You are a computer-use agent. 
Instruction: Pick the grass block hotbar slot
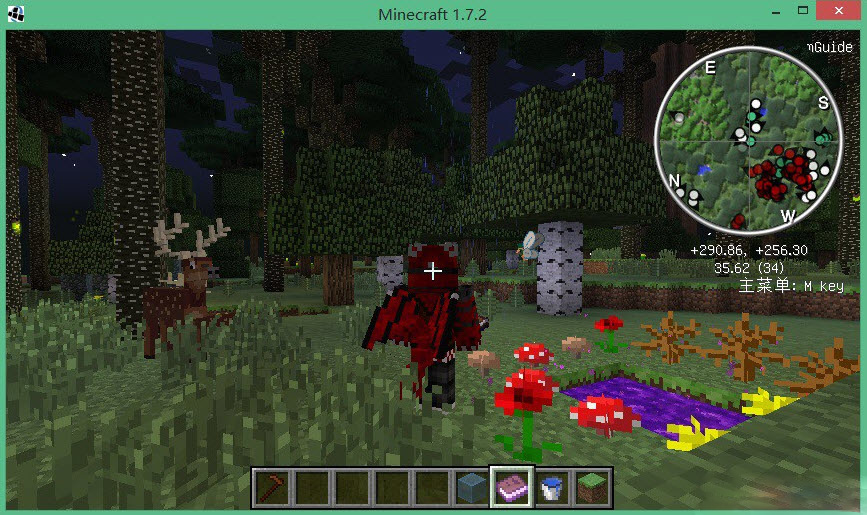click(x=591, y=488)
